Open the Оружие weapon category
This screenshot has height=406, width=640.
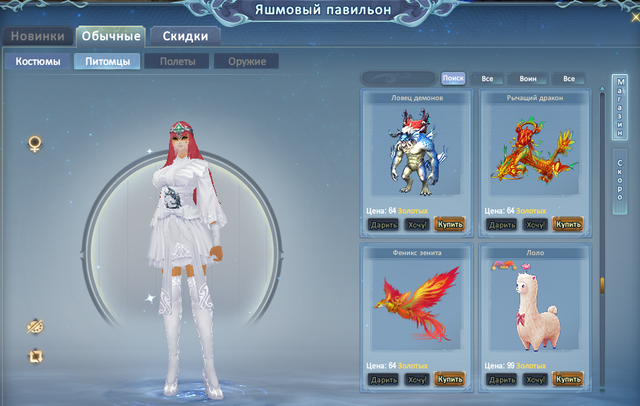click(245, 62)
